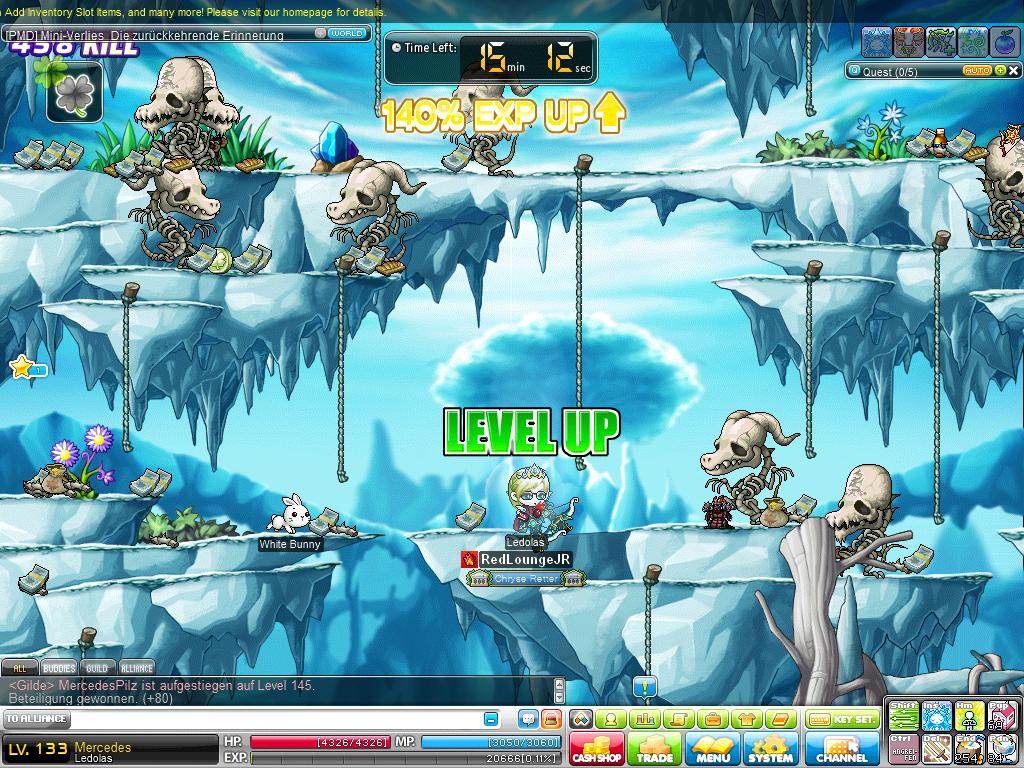Click the World button on minimap bar
The height and width of the screenshot is (768, 1024).
346,33
